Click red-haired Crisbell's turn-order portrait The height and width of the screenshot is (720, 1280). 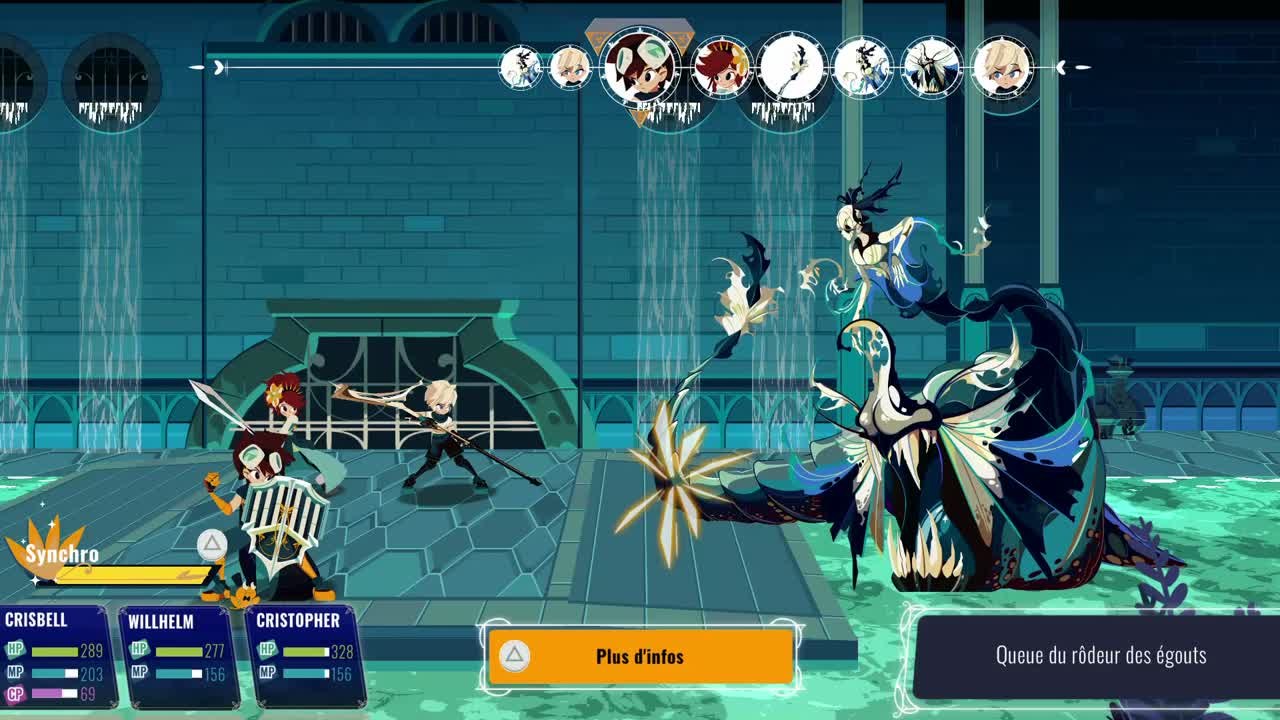(x=721, y=68)
